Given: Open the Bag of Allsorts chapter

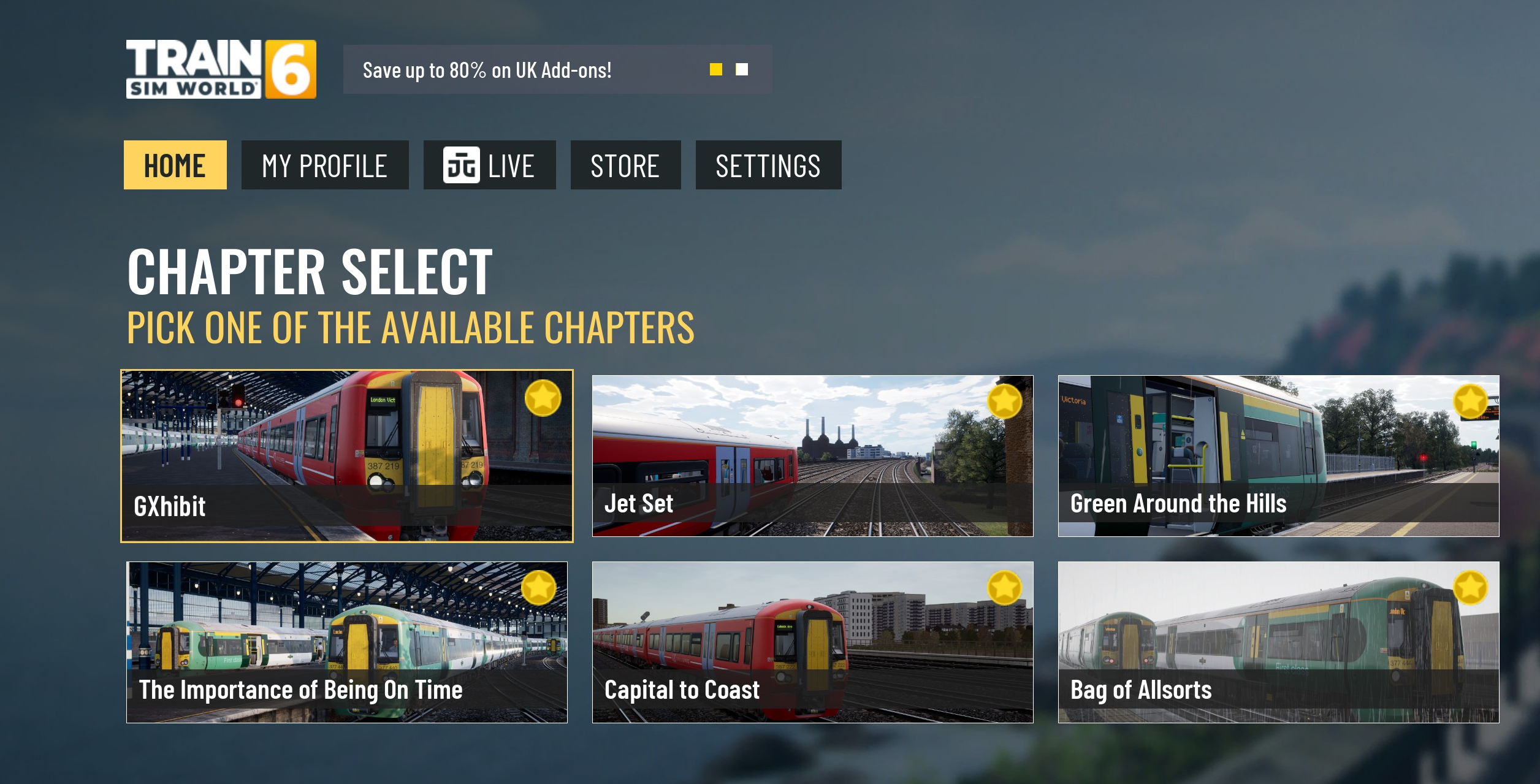Looking at the screenshot, I should pos(1278,642).
